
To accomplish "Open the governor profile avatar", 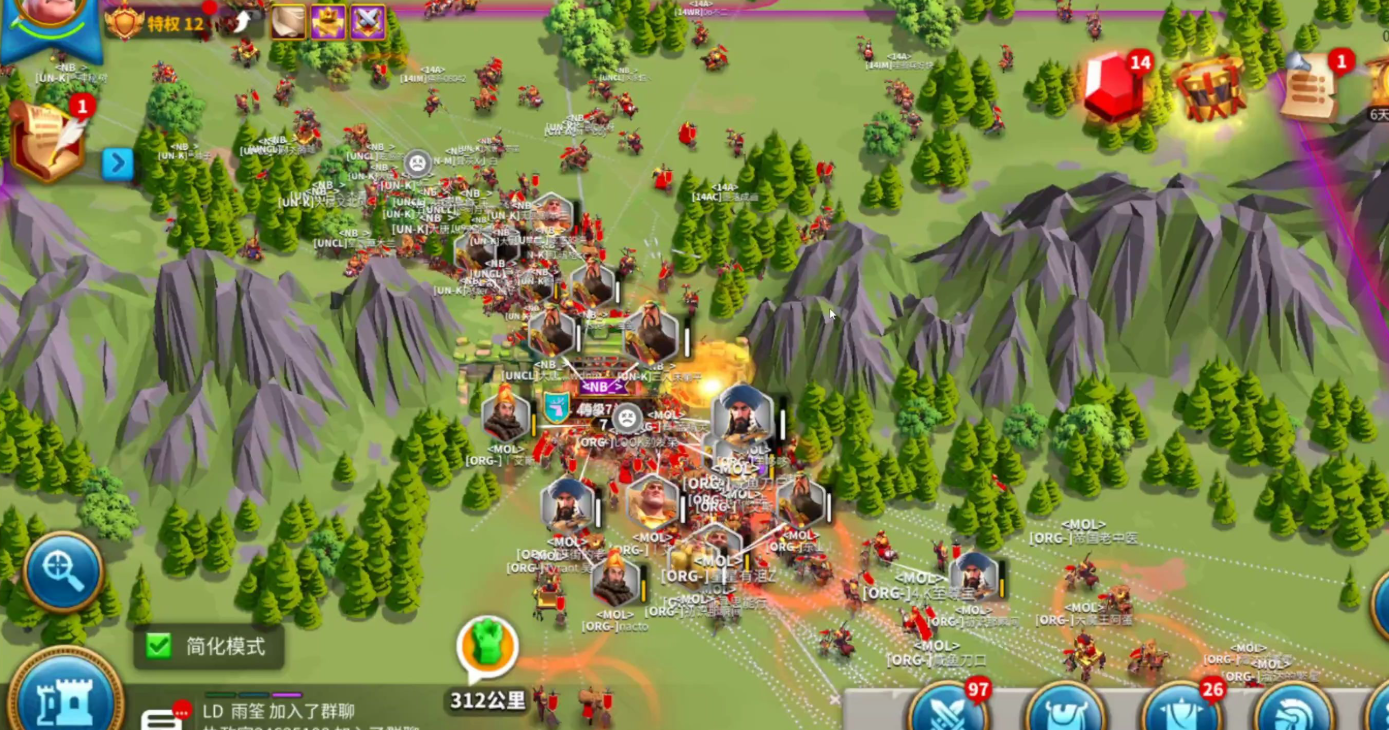I will point(50,15).
